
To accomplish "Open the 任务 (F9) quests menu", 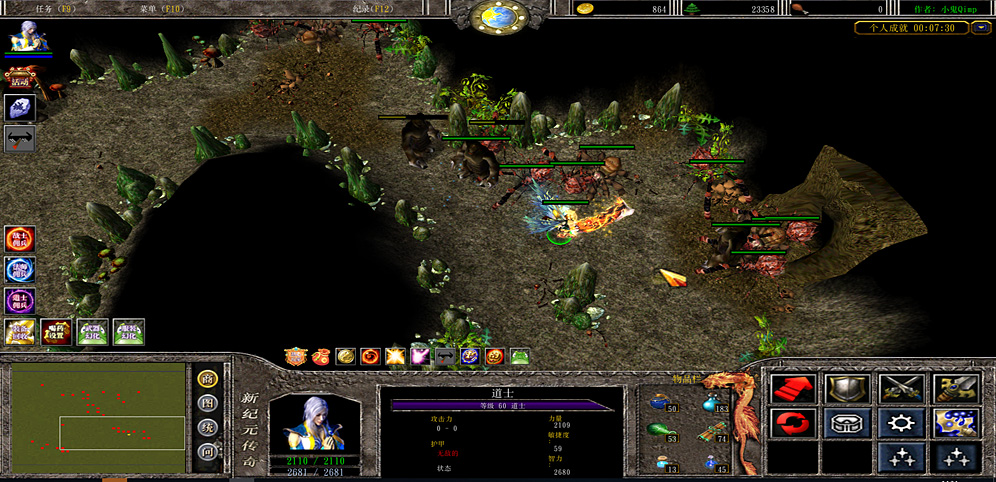I will 55,8.
